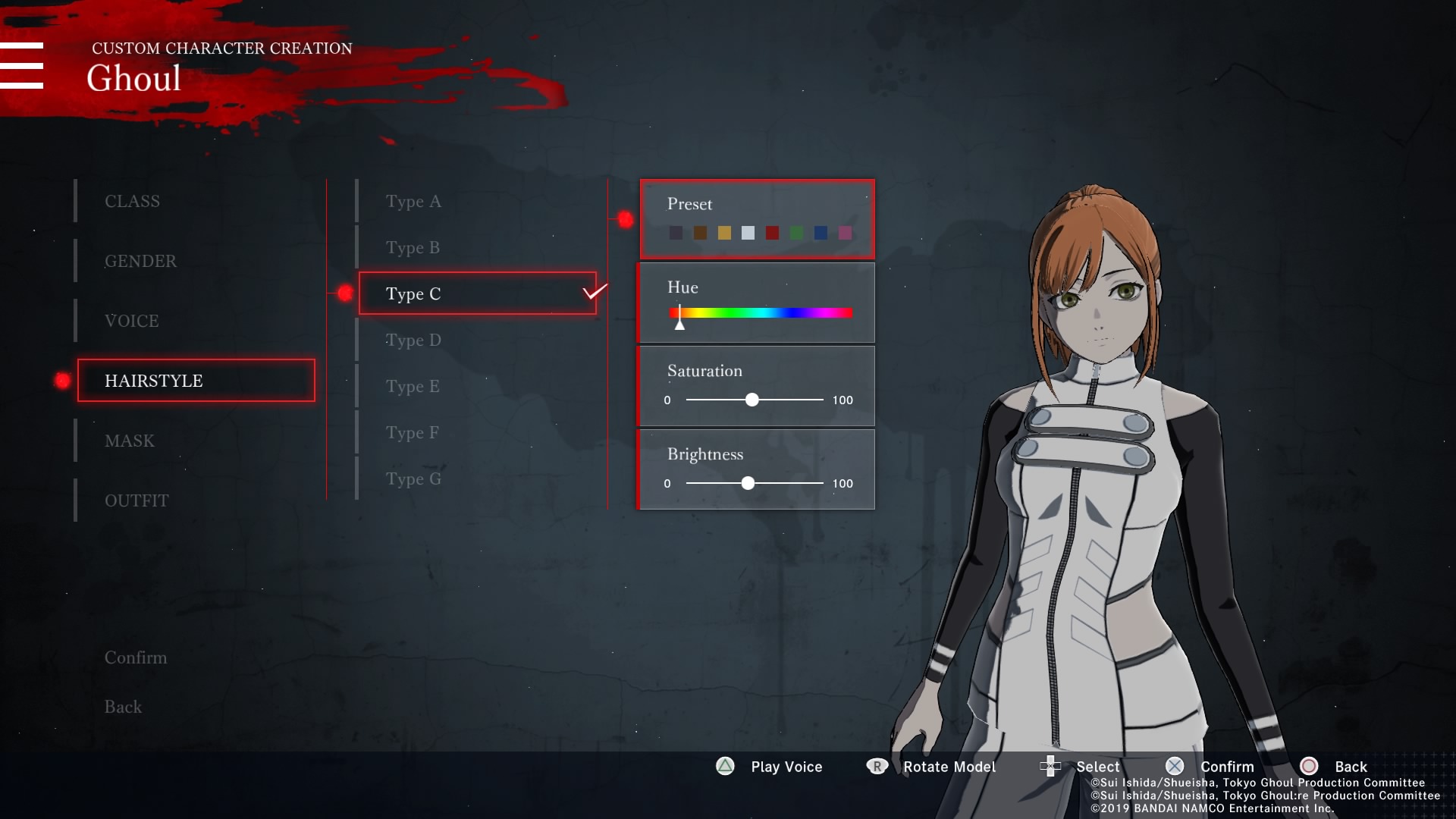Viewport: 1456px width, 819px height.
Task: Apply the white hair color preset
Action: pos(748,233)
